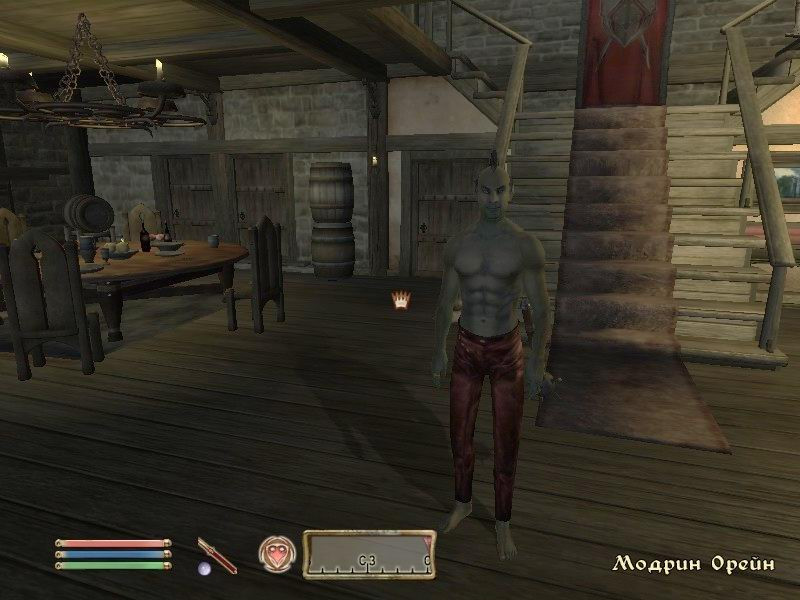Click the equipped weapon icon

tap(216, 555)
